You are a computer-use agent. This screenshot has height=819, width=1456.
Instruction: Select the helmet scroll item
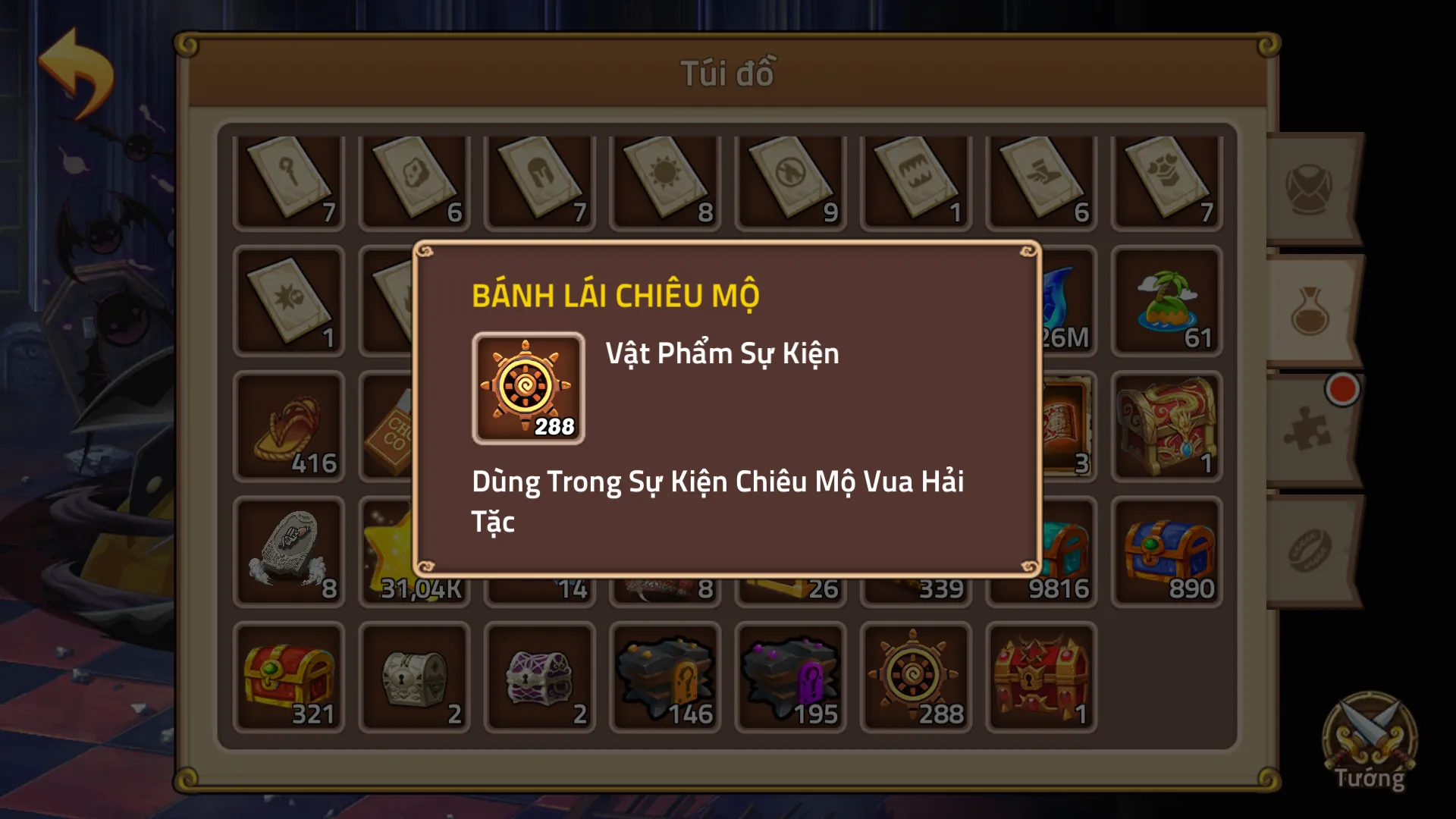tap(540, 182)
